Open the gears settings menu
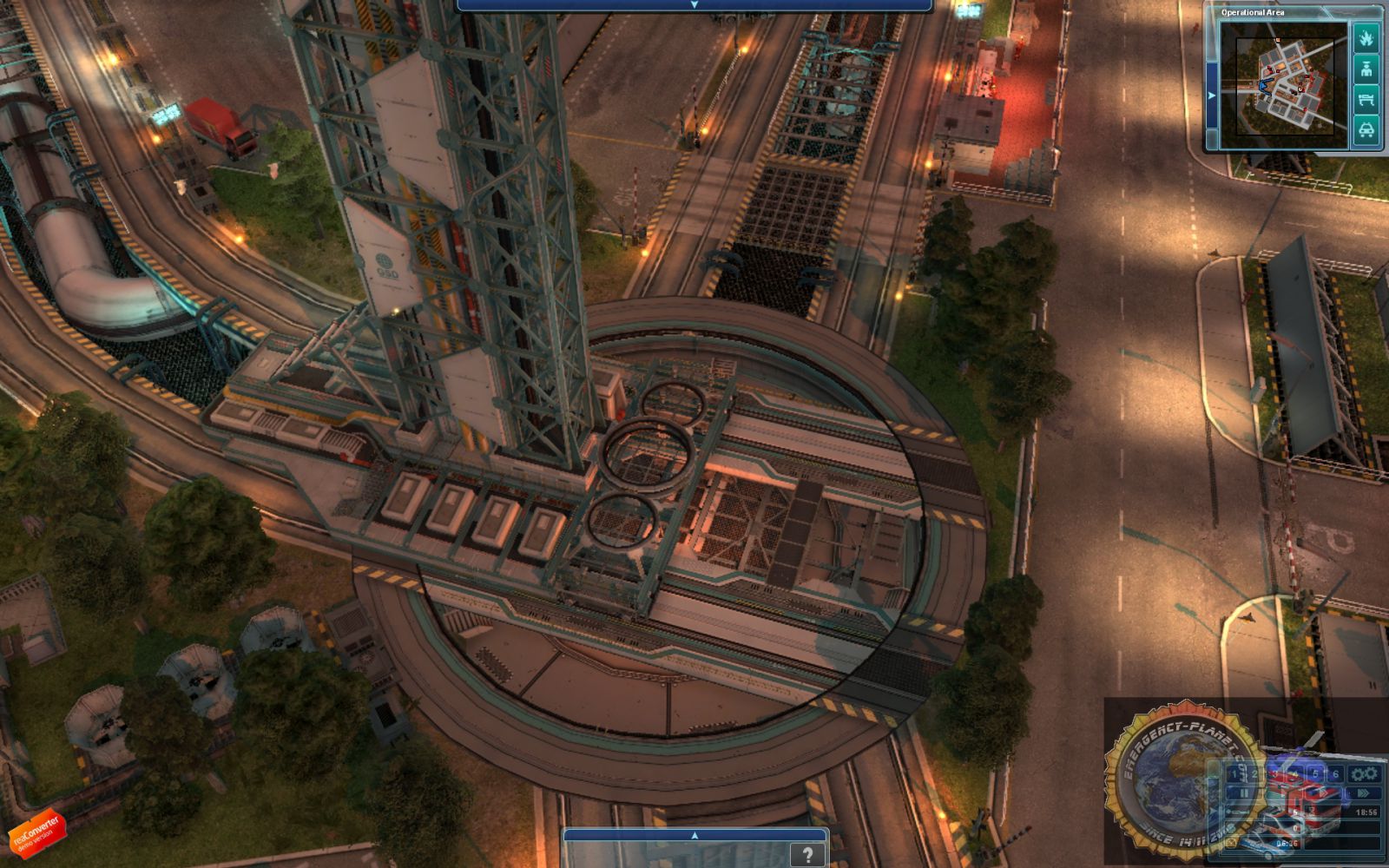The image size is (1389, 868). pyautogui.click(x=1364, y=773)
